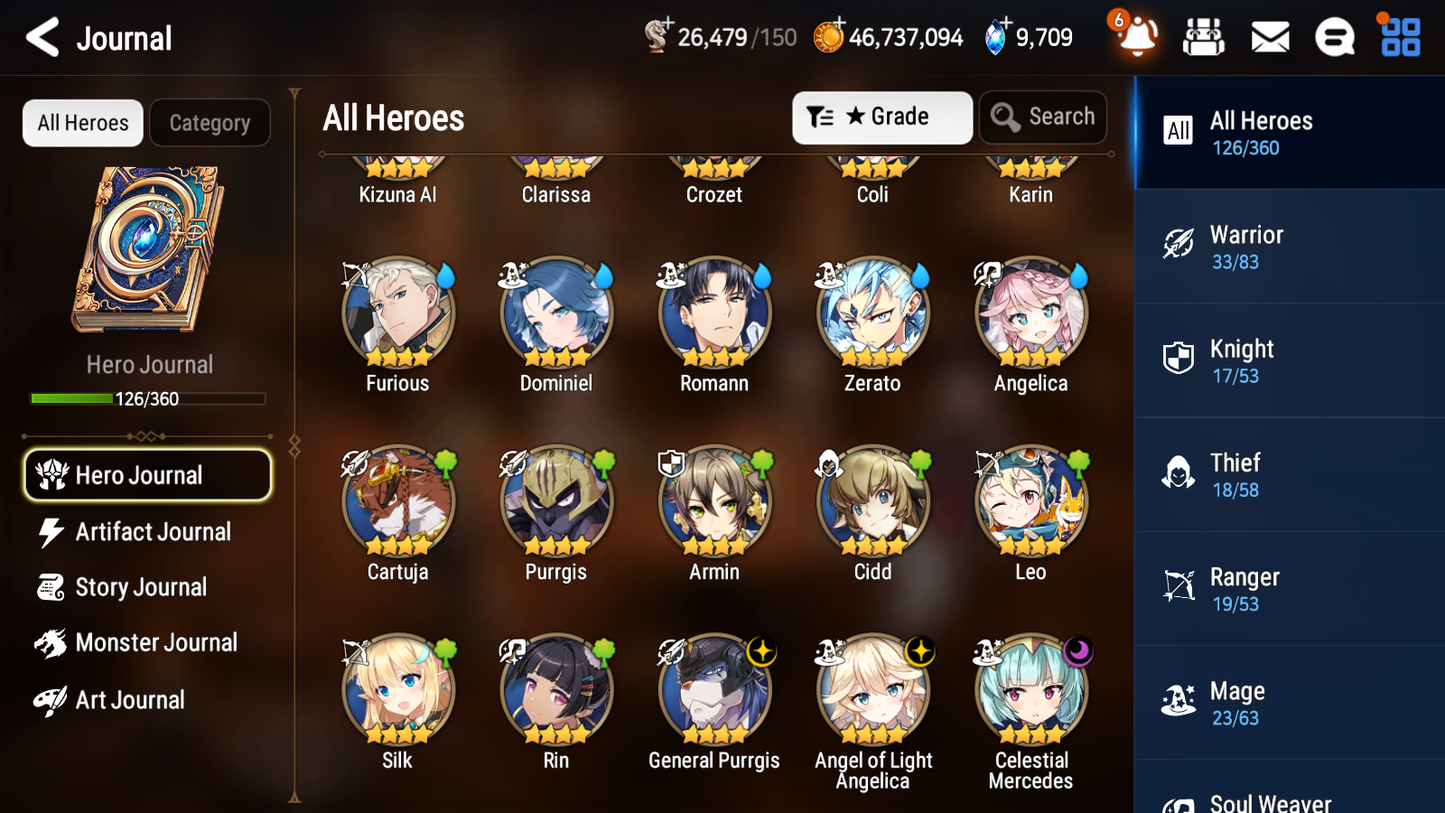Open the Story Journal
This screenshot has height=813, width=1445.
tap(140, 587)
